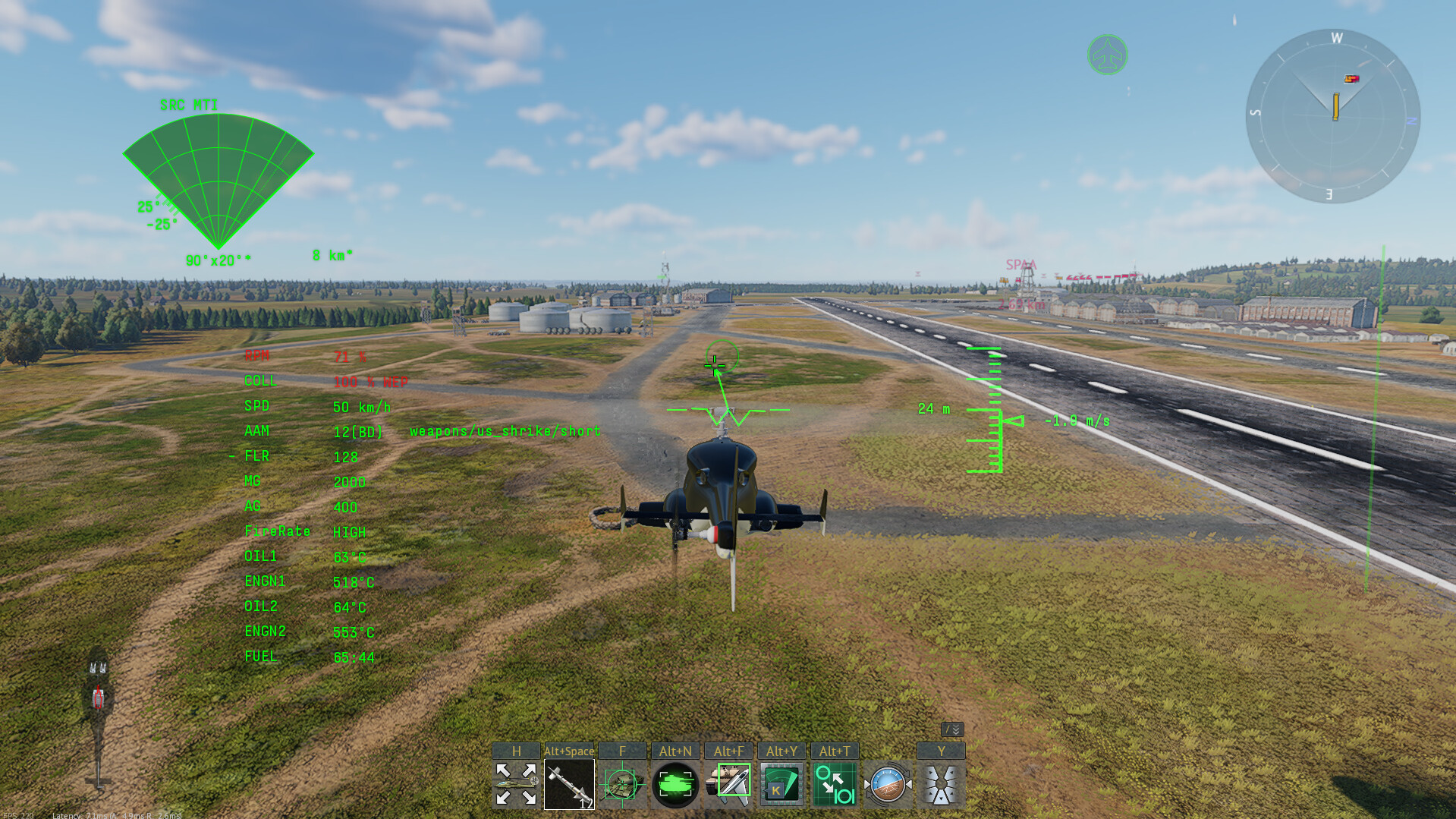Select the green aircraft marker circle
The width and height of the screenshot is (1456, 819).
click(1107, 55)
